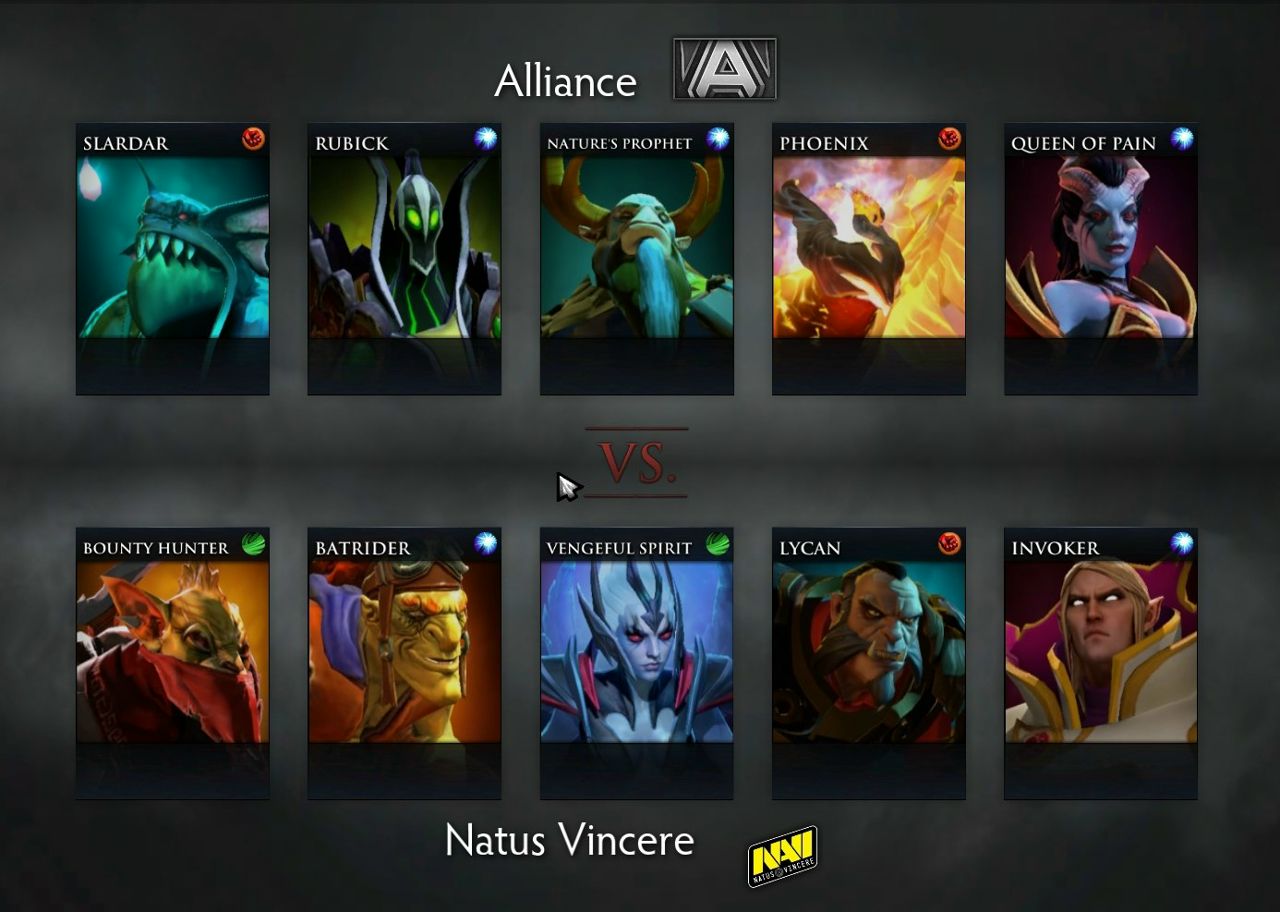Select the Vengeful Spirit hero card
This screenshot has height=912, width=1280.
pyautogui.click(x=637, y=662)
